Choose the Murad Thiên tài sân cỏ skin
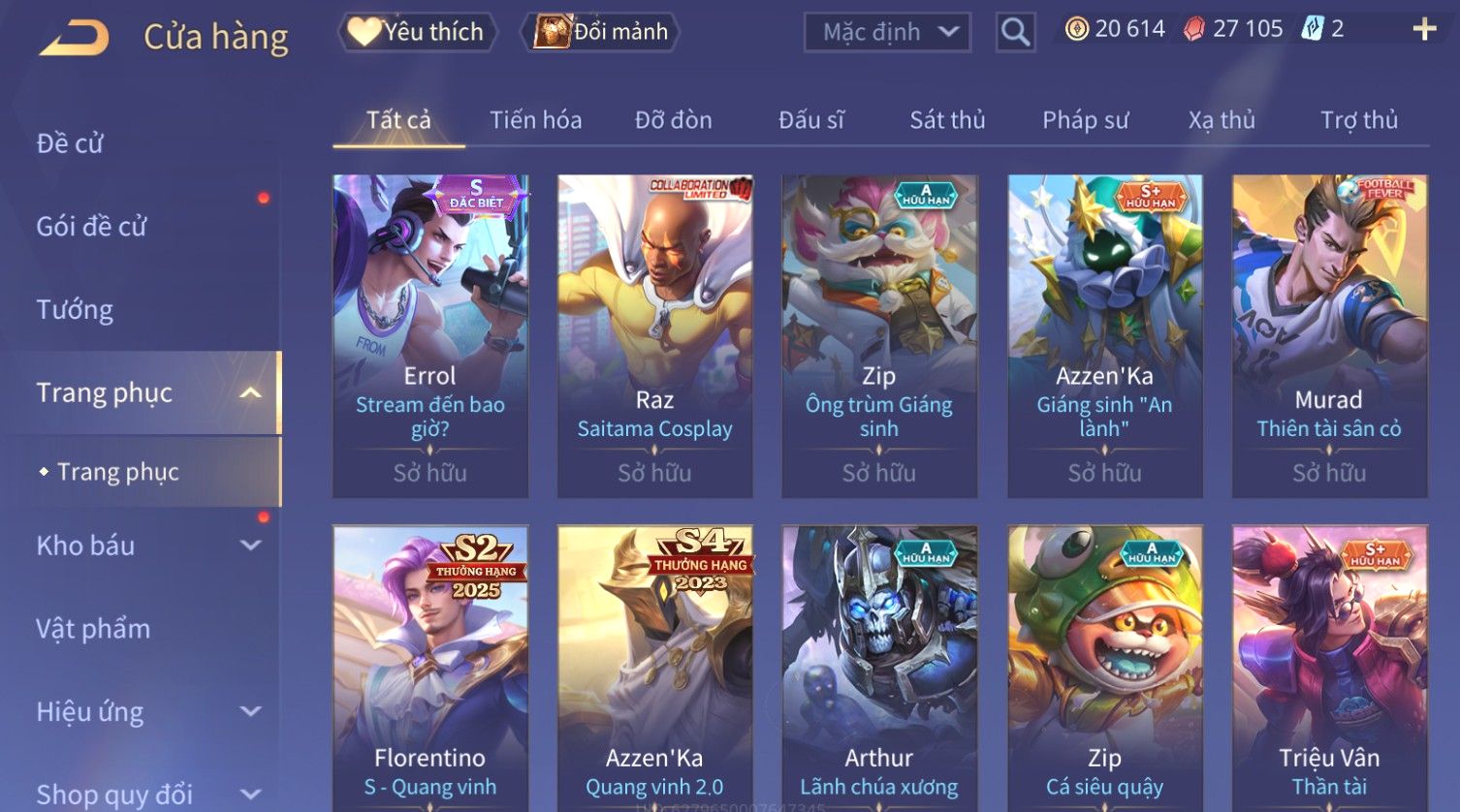 click(1329, 335)
